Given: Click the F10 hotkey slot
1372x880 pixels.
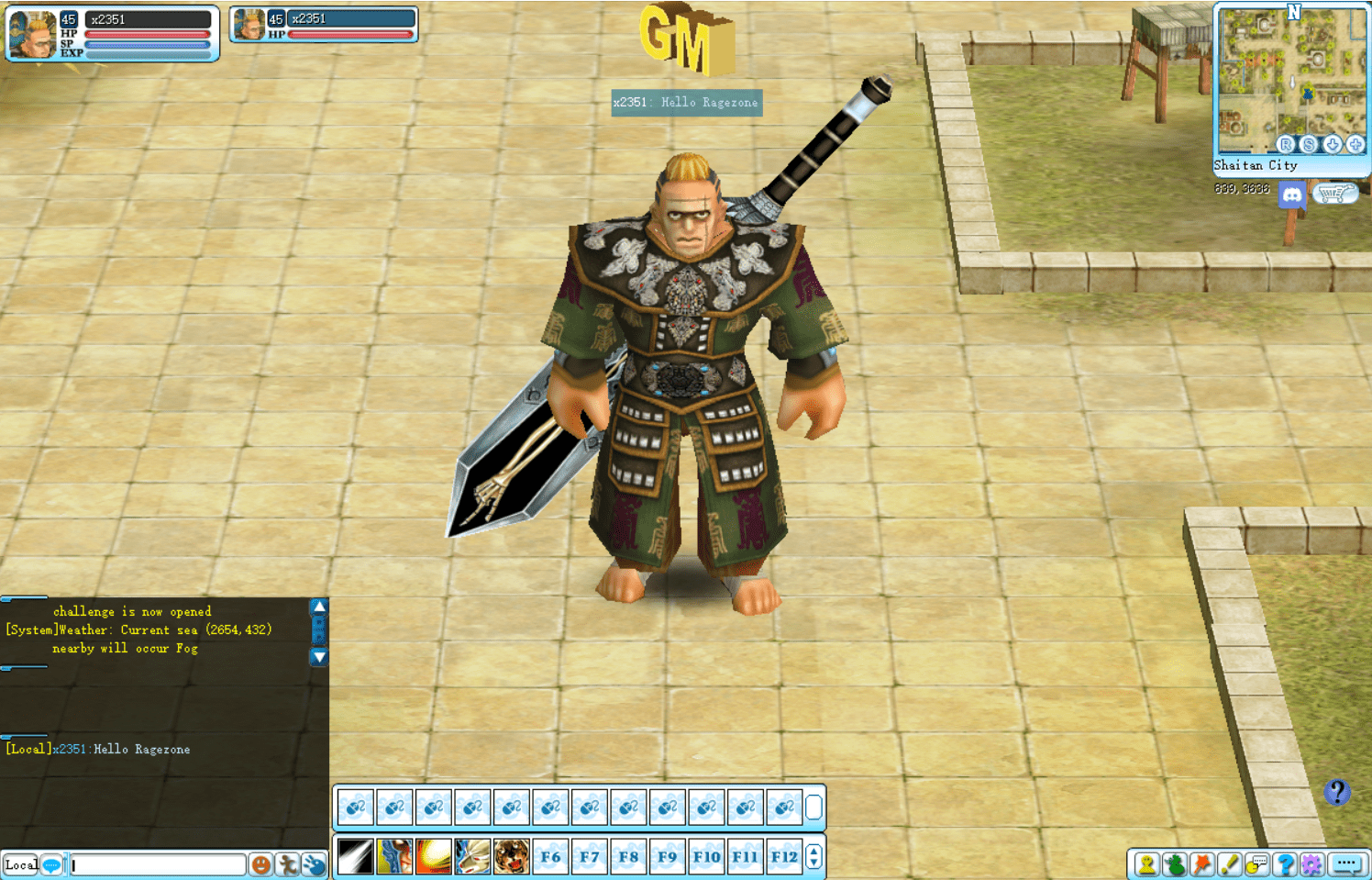Looking at the screenshot, I should (x=706, y=856).
